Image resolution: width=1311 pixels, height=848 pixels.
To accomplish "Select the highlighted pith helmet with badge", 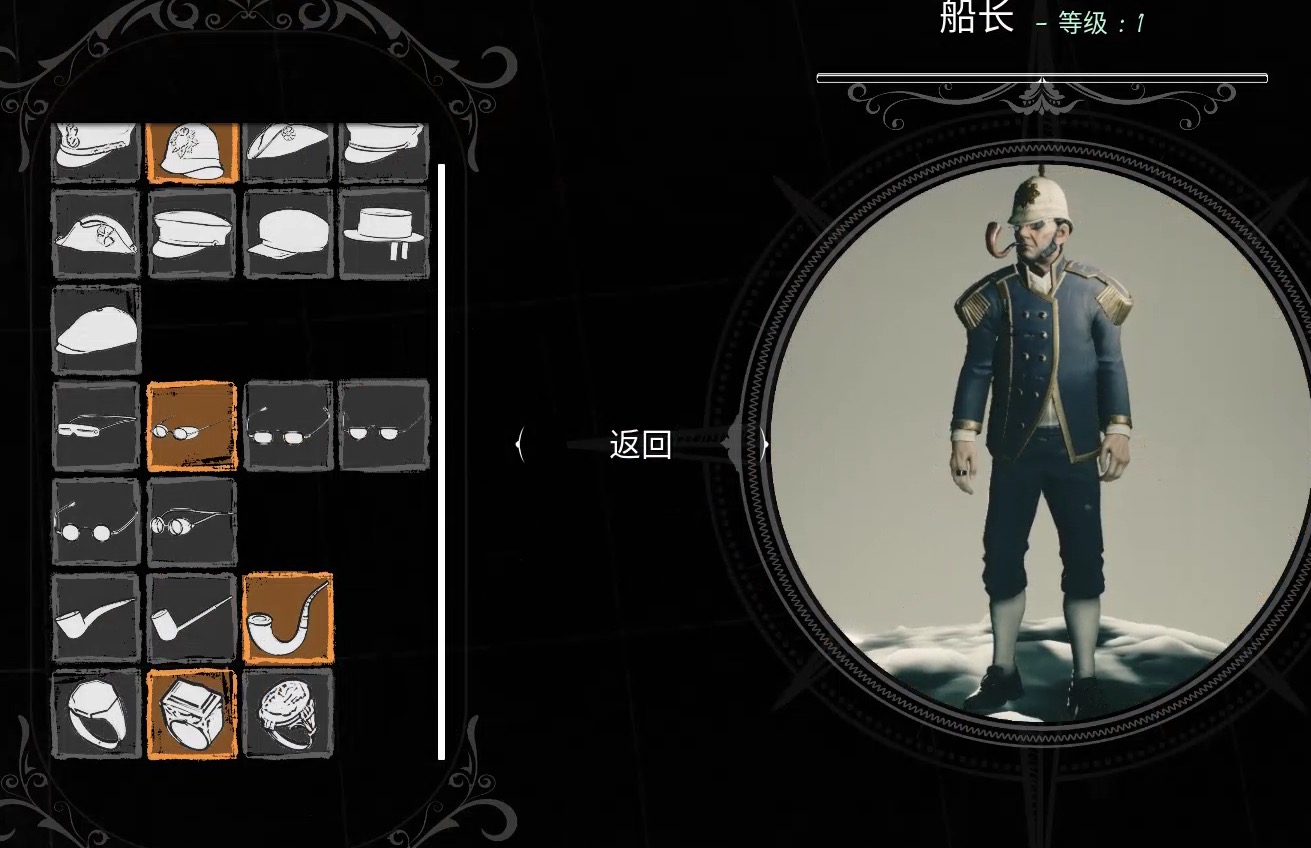I will [x=192, y=152].
